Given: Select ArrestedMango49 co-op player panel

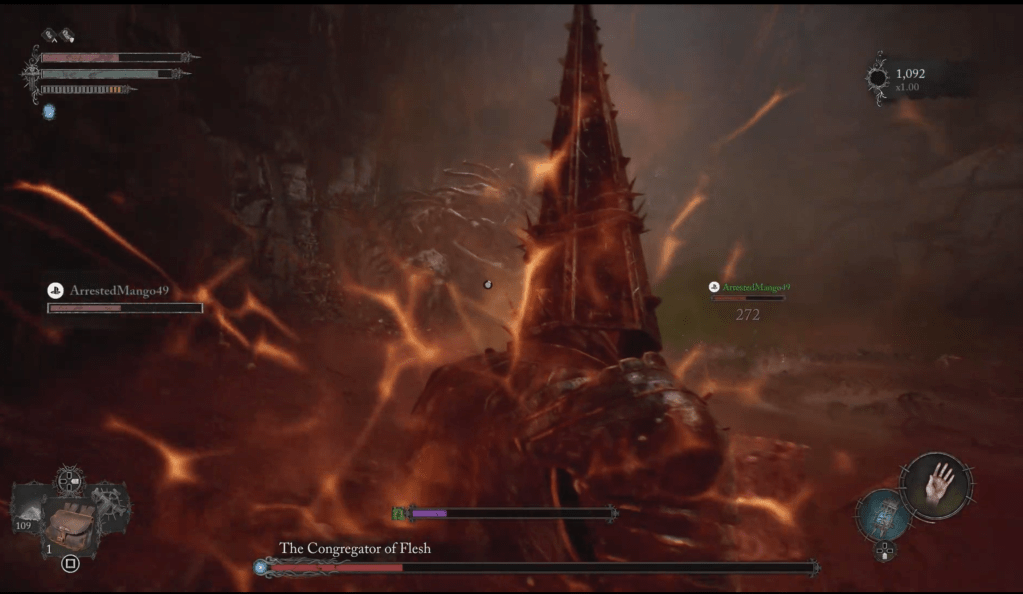Looking at the screenshot, I should point(124,298).
